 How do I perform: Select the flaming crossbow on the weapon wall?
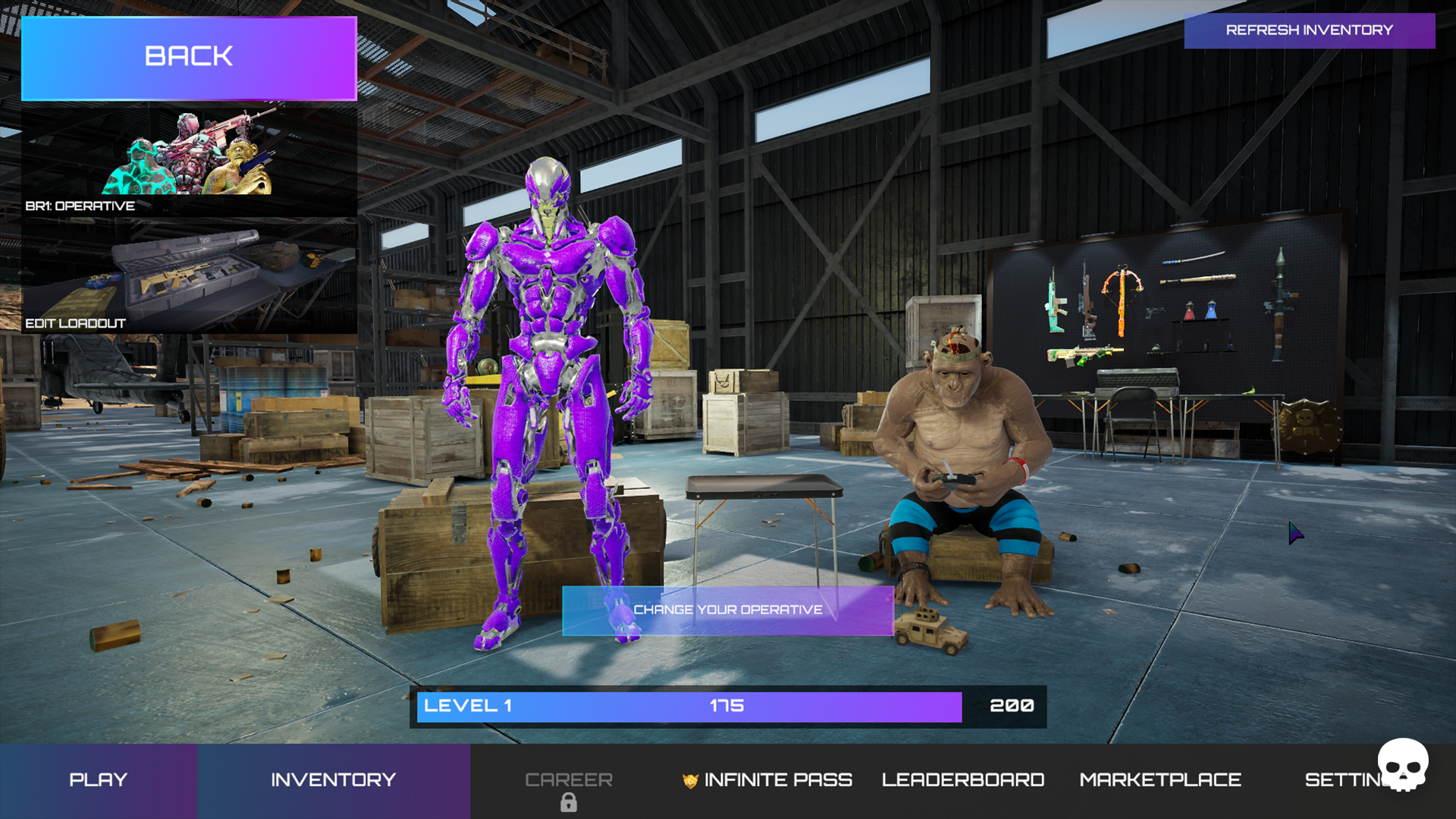[1123, 290]
